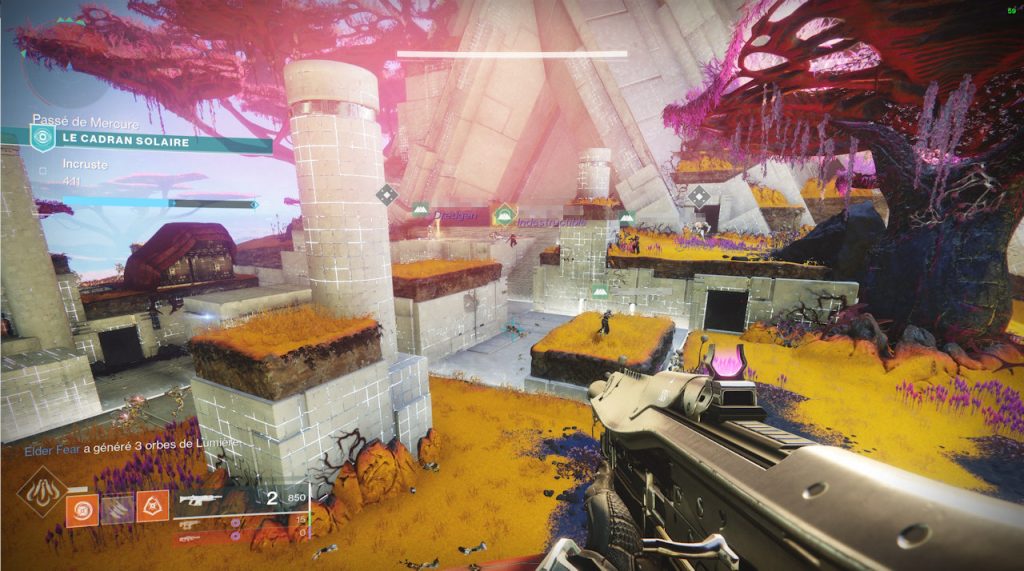Screen dimensions: 1024x571
Task: Select the equipped primary weapon icon
Action: [x=198, y=498]
